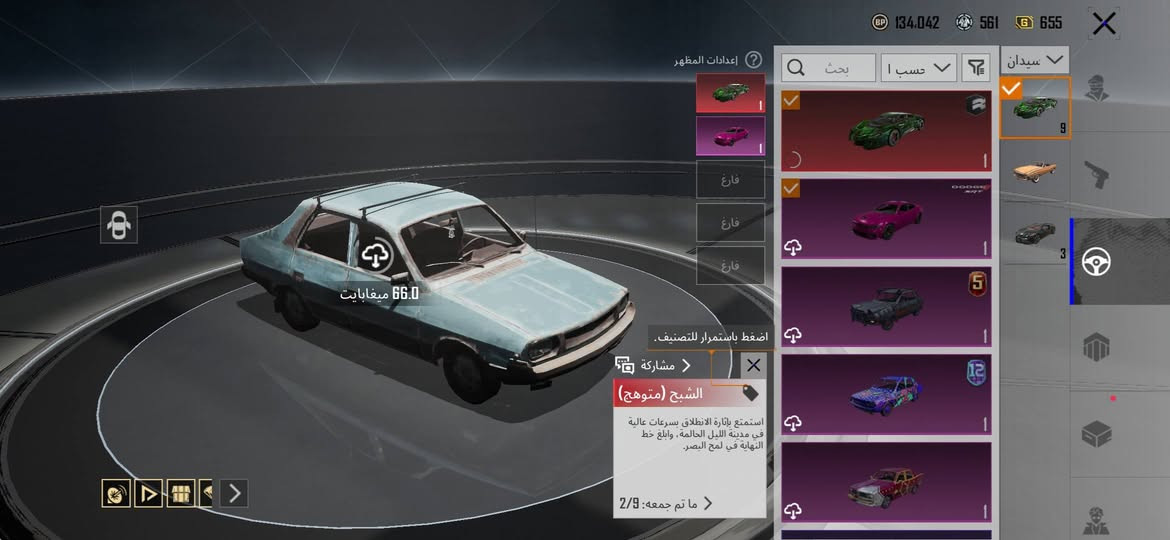
Task: Choose the blue graffiti car skin
Action: tap(885, 395)
